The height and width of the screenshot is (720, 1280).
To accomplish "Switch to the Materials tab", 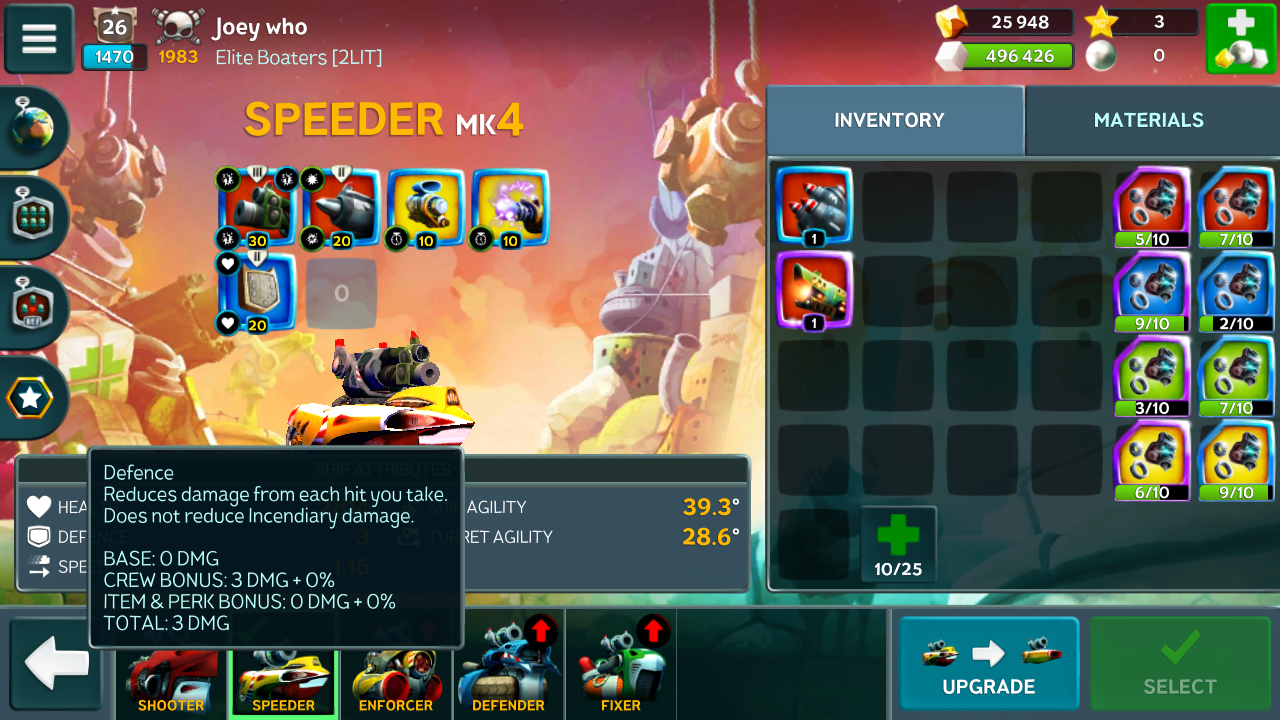I will (1148, 120).
